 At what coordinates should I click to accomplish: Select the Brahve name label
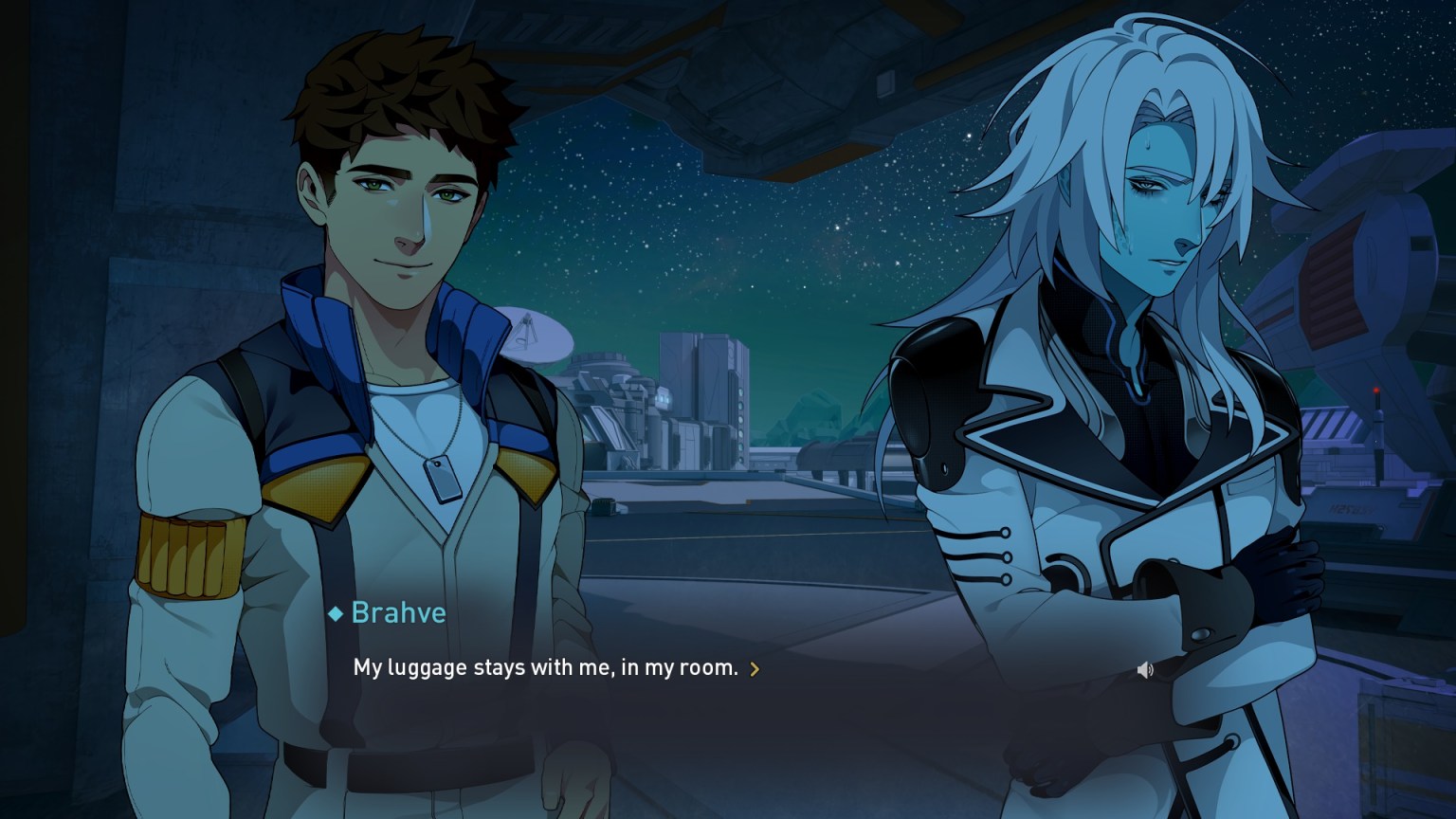(398, 612)
